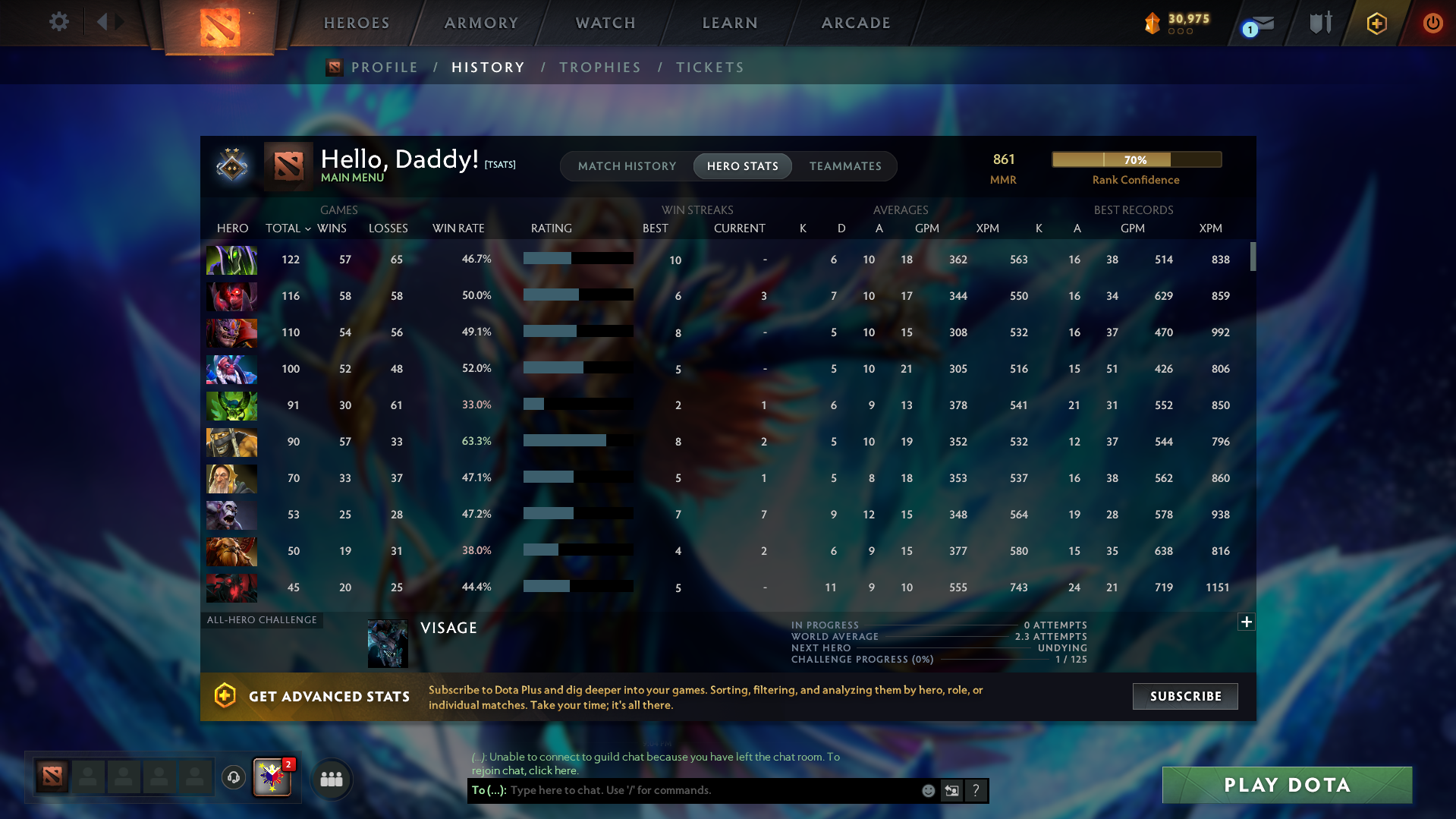This screenshot has height=819, width=1456.
Task: Open the emoticon picker in chat bar
Action: 927,790
